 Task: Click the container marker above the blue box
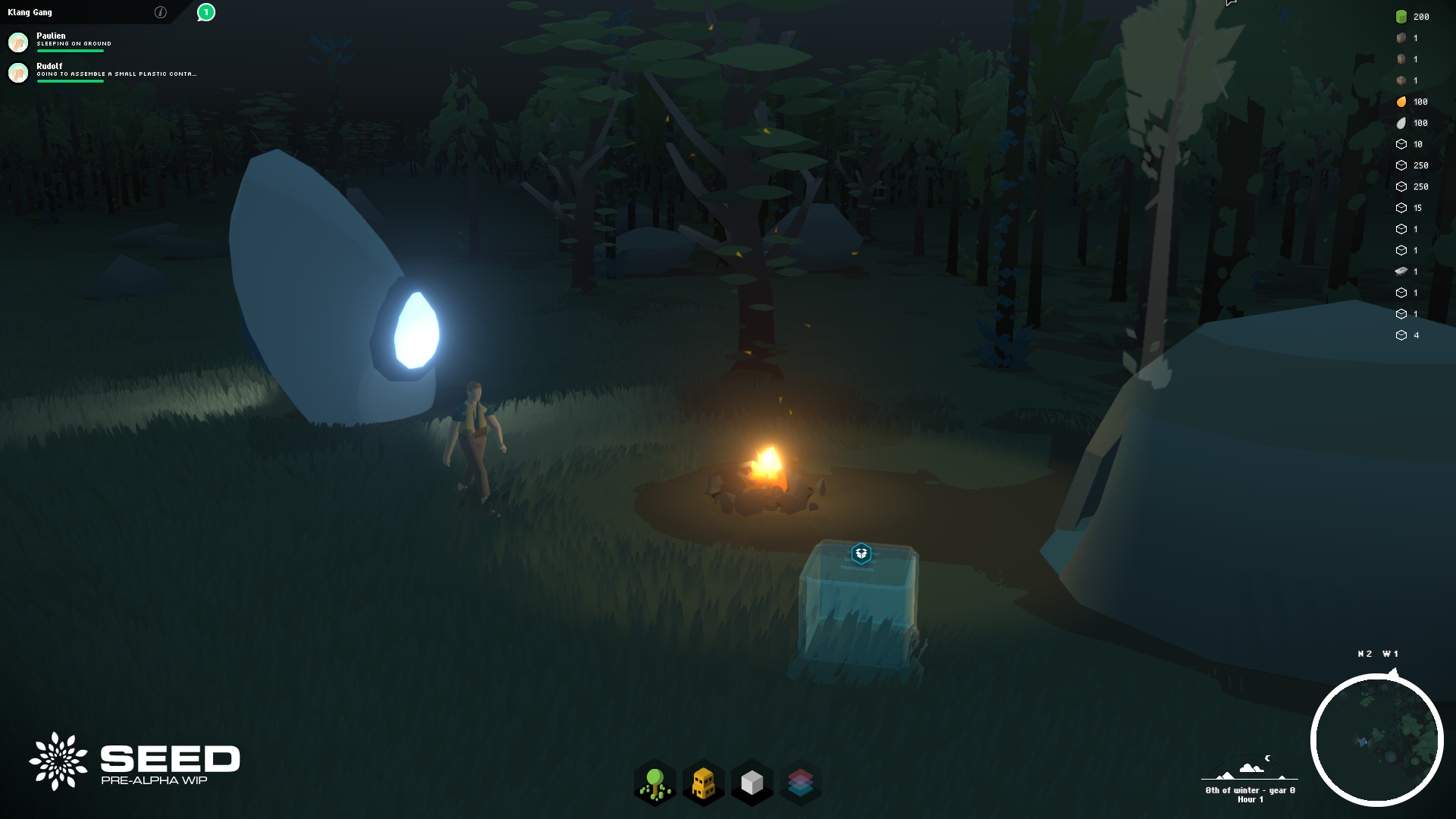[861, 554]
